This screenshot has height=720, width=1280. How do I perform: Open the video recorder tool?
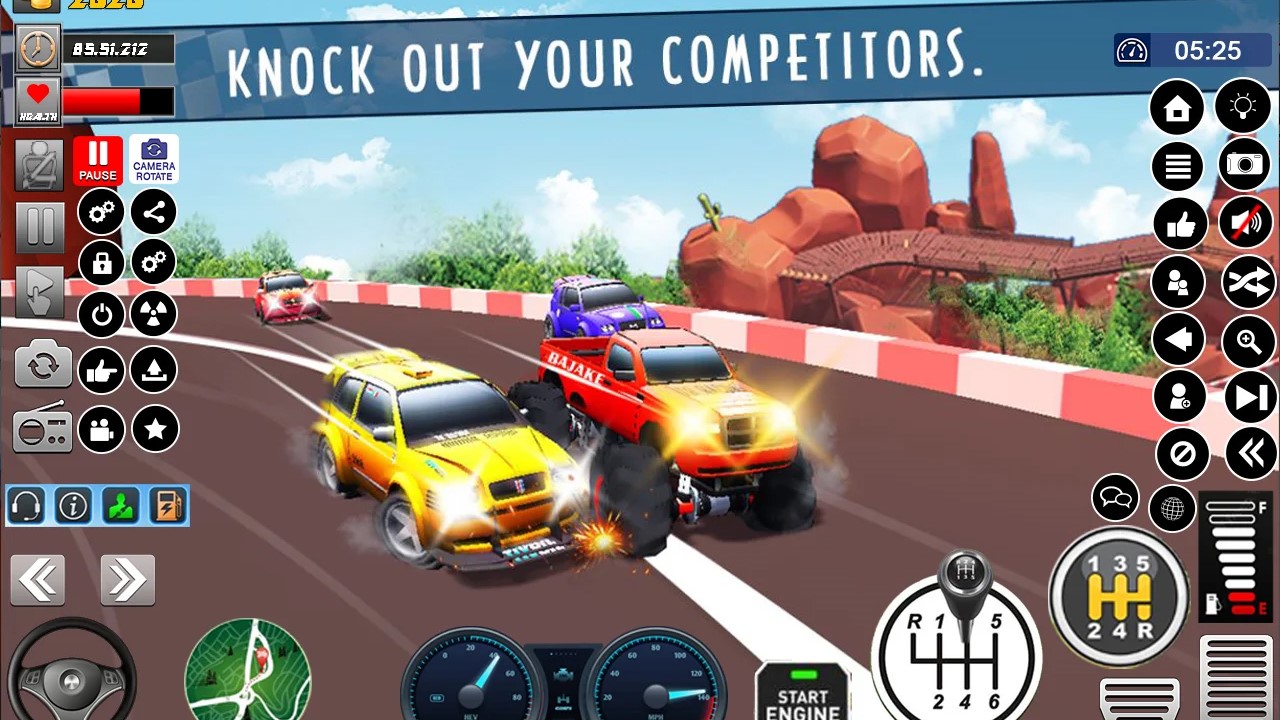tap(100, 431)
